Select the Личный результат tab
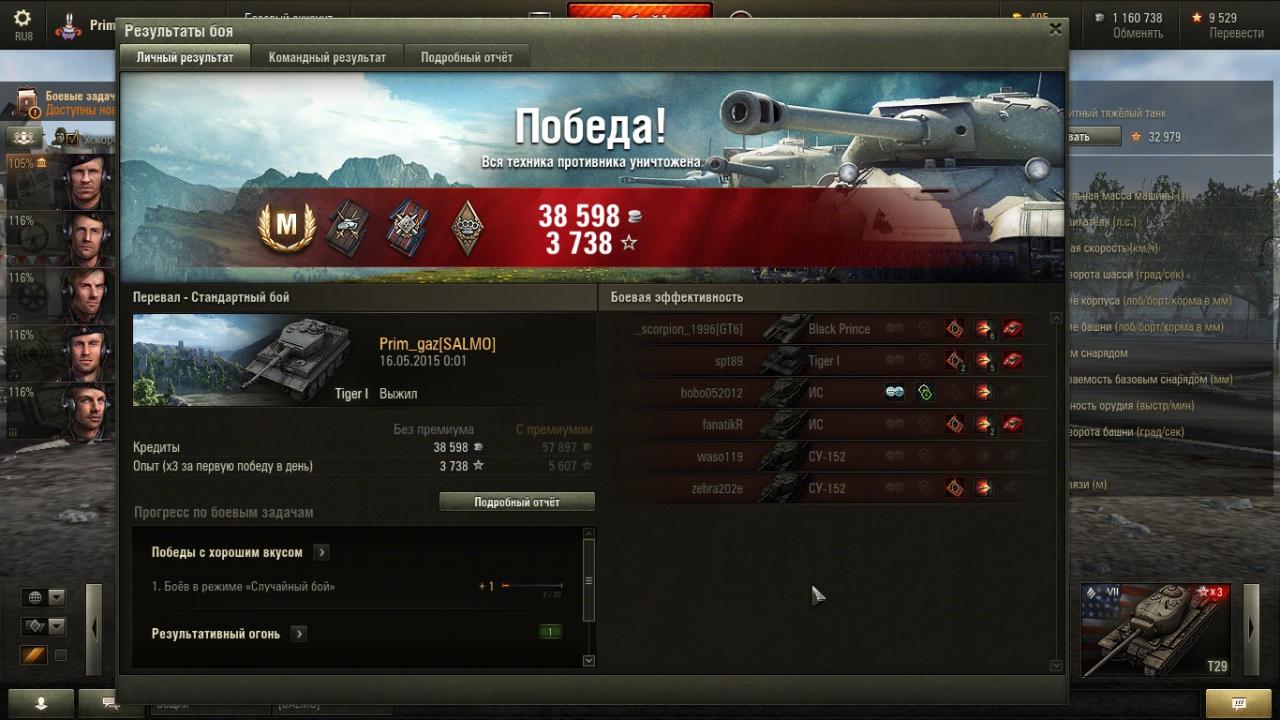Image resolution: width=1280 pixels, height=720 pixels. [185, 57]
